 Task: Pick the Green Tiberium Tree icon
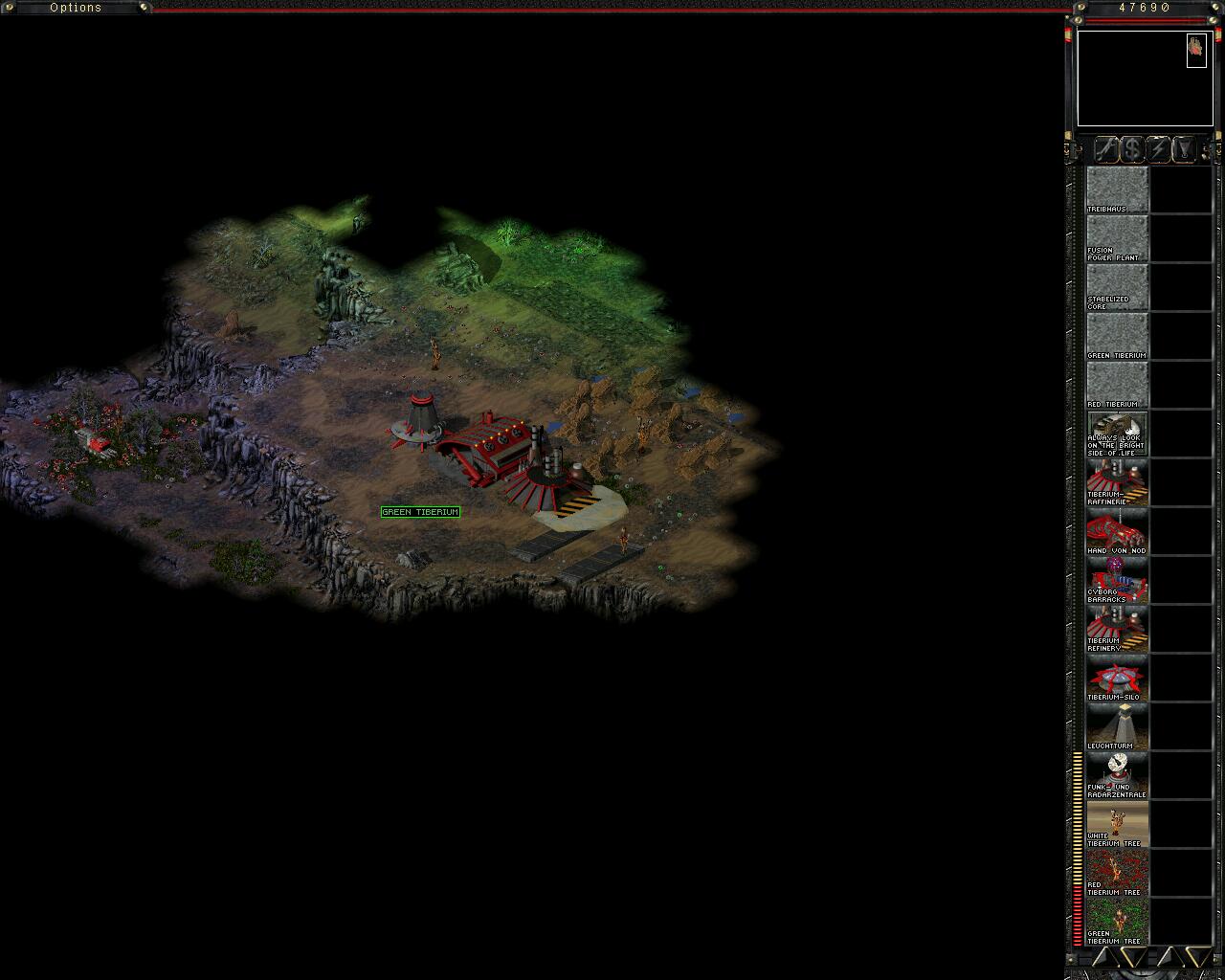coord(1117,922)
